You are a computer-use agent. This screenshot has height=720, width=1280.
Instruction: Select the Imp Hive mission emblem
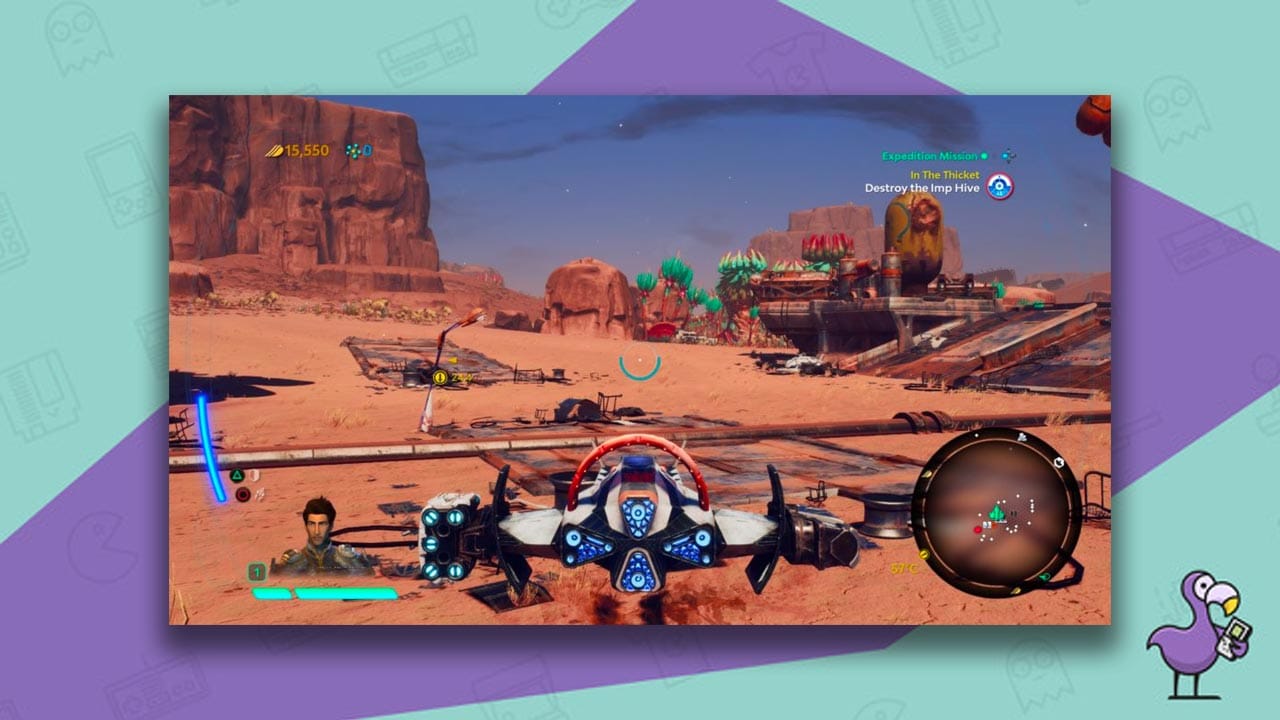click(x=1000, y=186)
